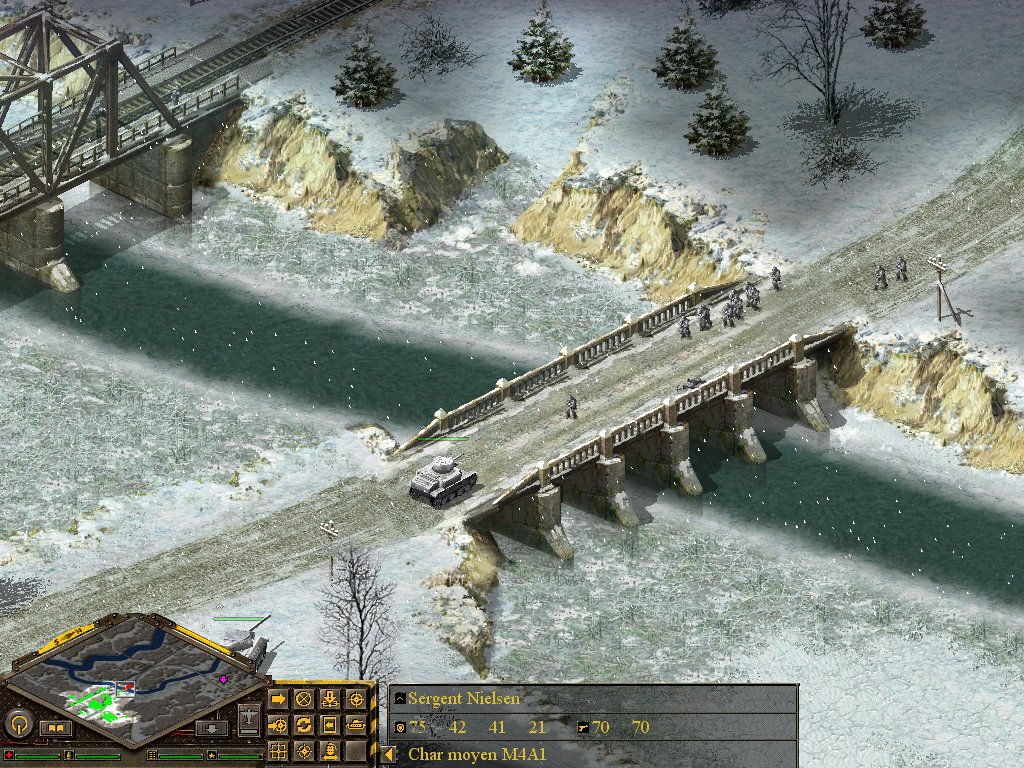Activate the move command arrow button

tap(279, 699)
